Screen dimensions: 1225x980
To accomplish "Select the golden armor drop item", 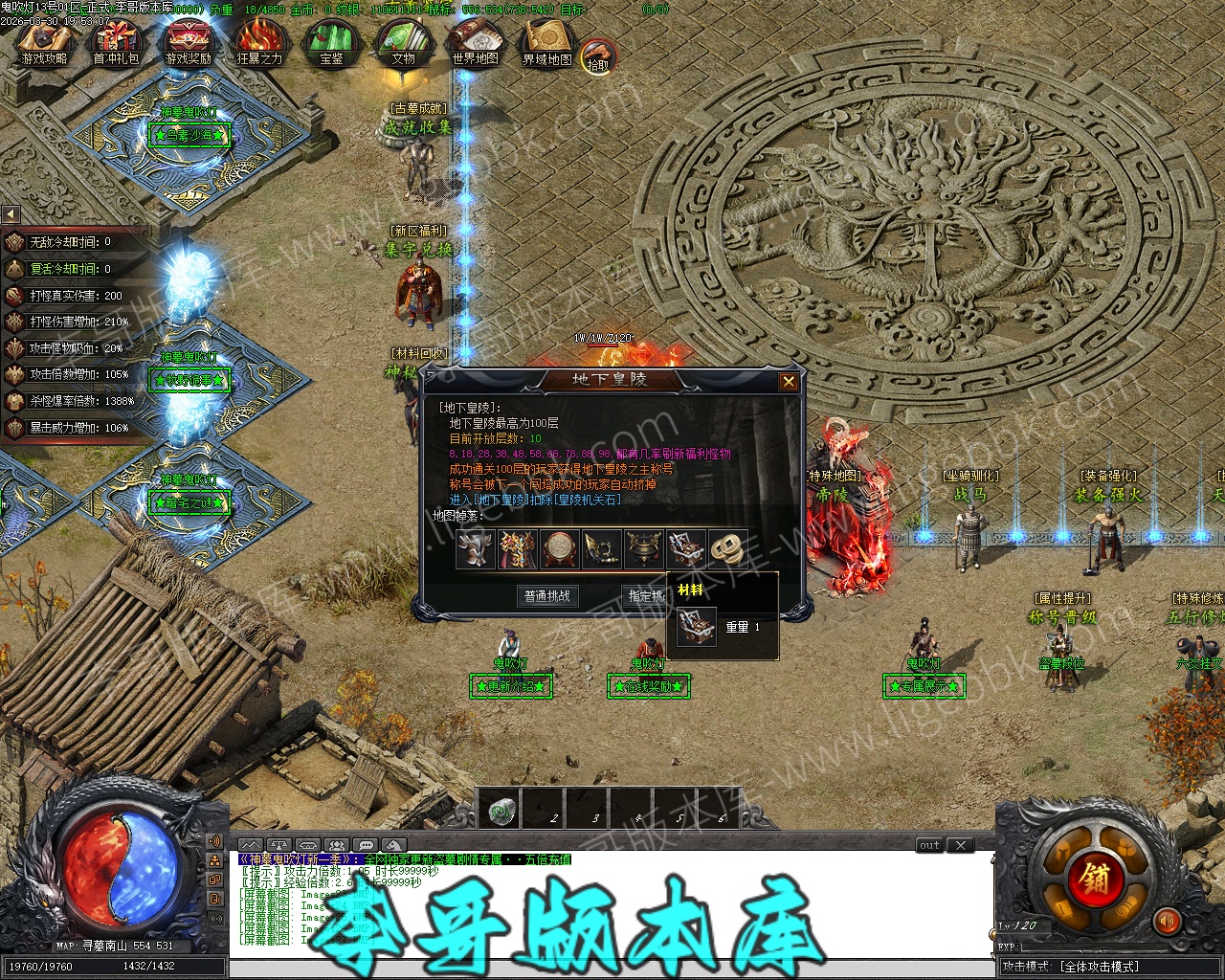I will click(x=518, y=549).
